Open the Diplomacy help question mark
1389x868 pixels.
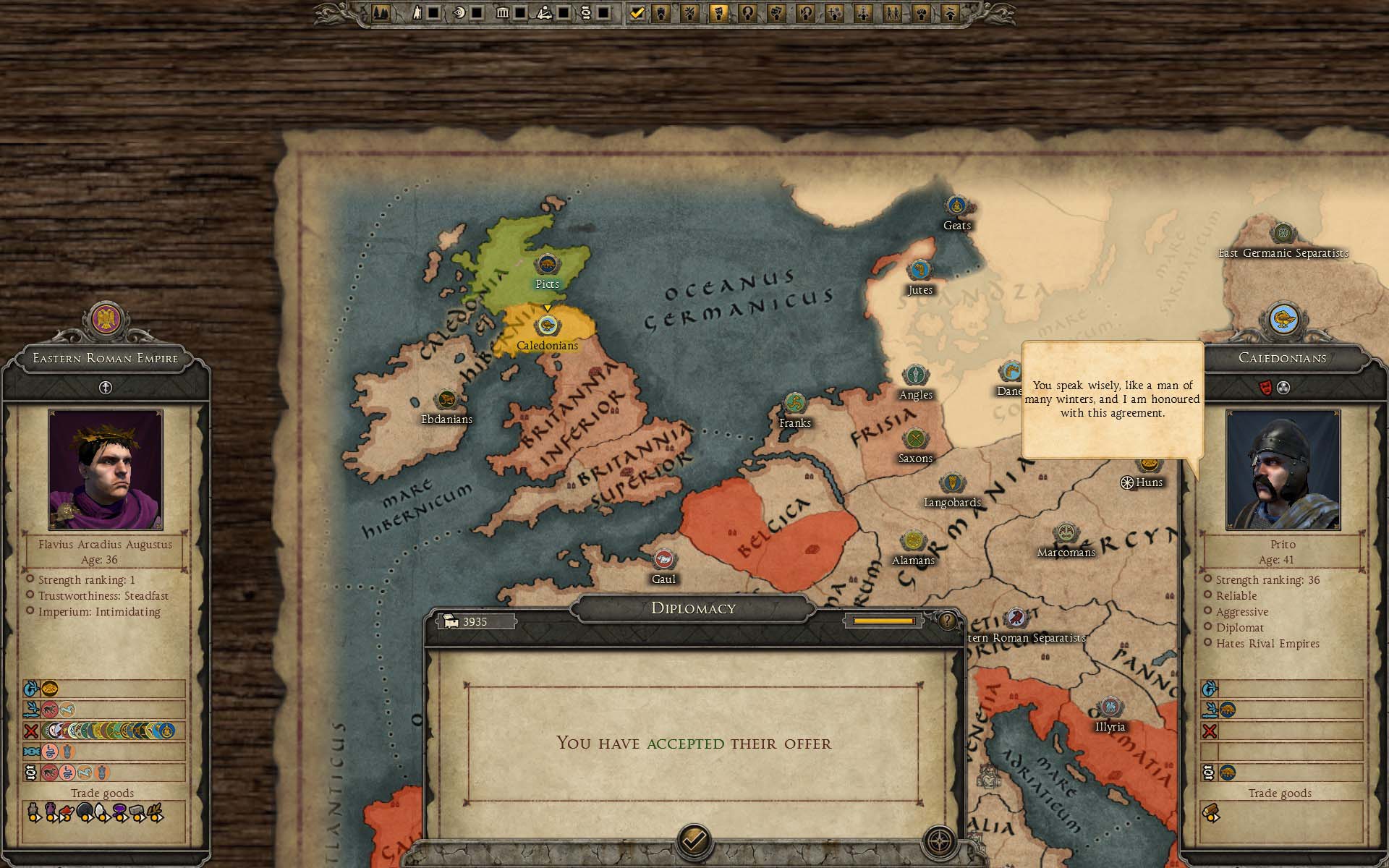tap(947, 621)
